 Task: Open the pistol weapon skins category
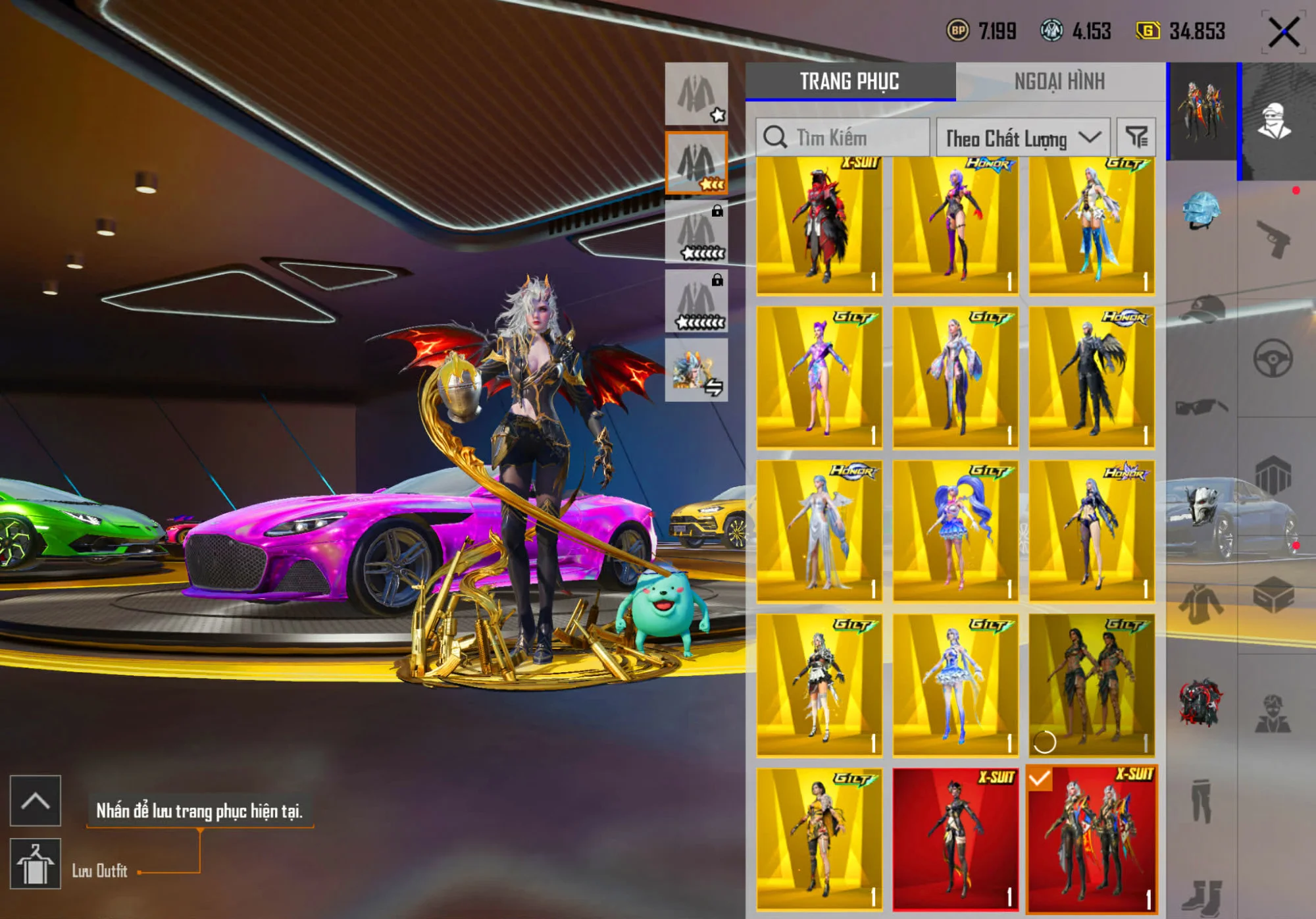pos(1273,238)
